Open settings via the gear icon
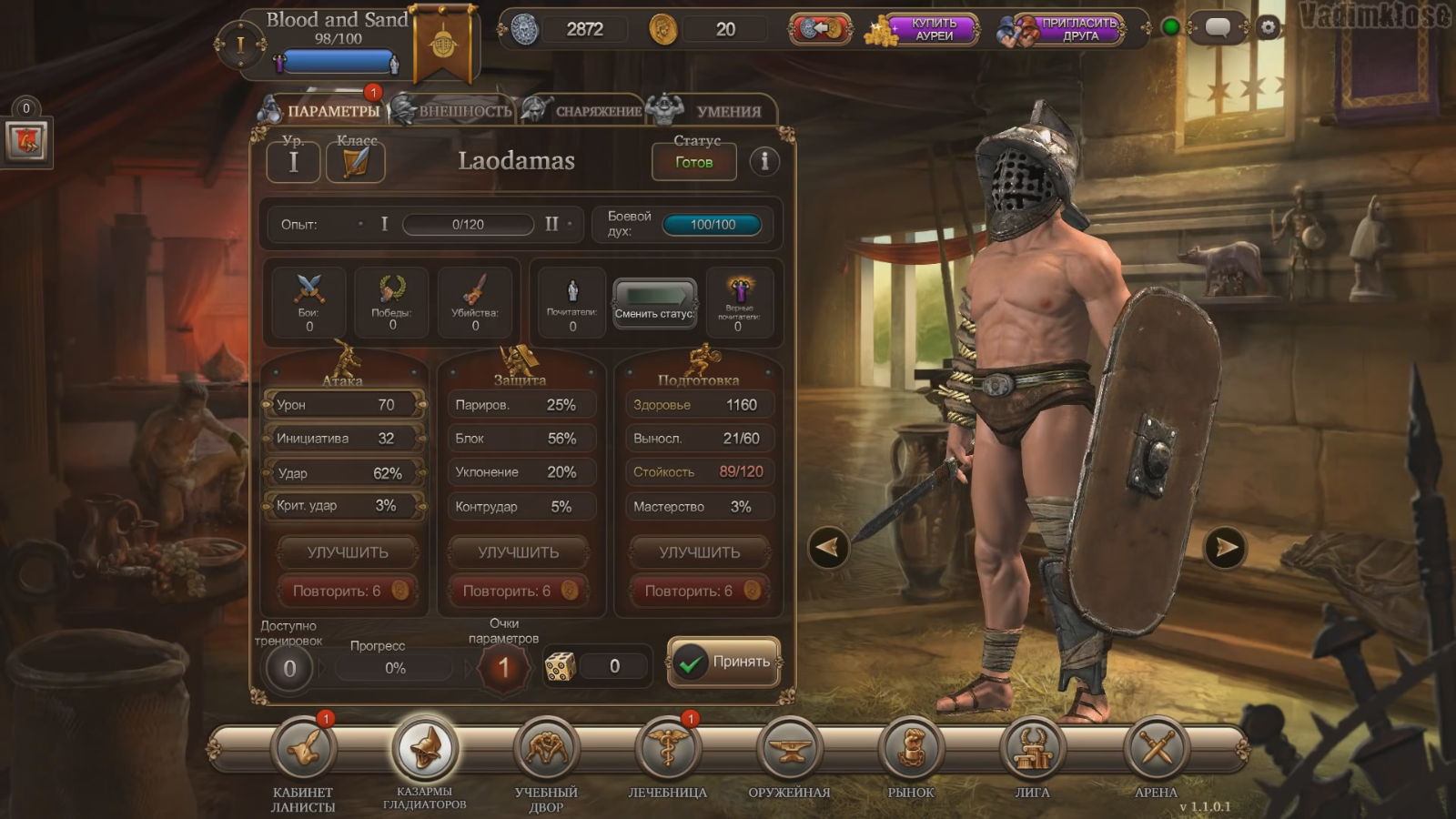This screenshot has width=1456, height=819. click(1268, 28)
